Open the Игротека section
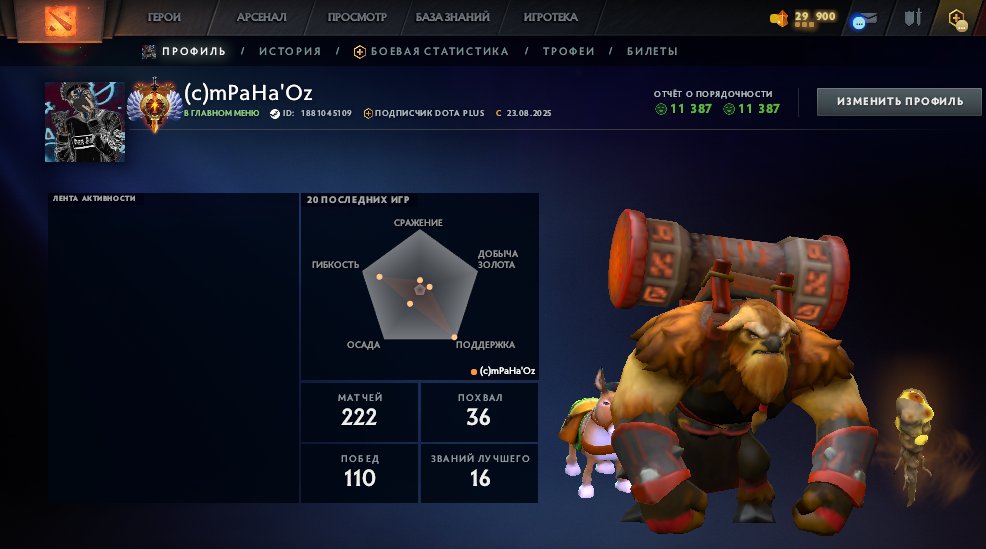 pos(550,17)
